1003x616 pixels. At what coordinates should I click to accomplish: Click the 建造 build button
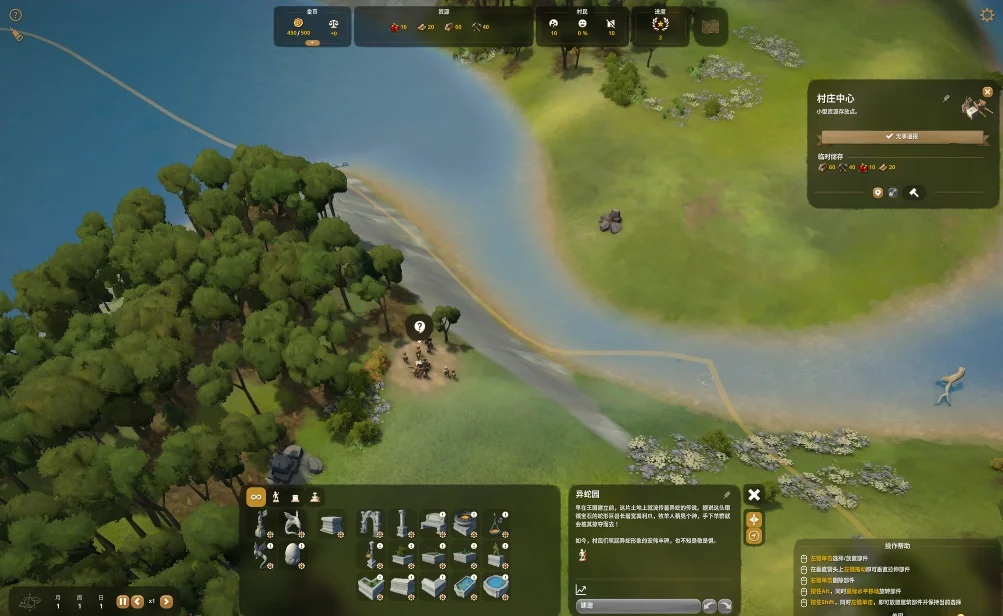coord(637,605)
